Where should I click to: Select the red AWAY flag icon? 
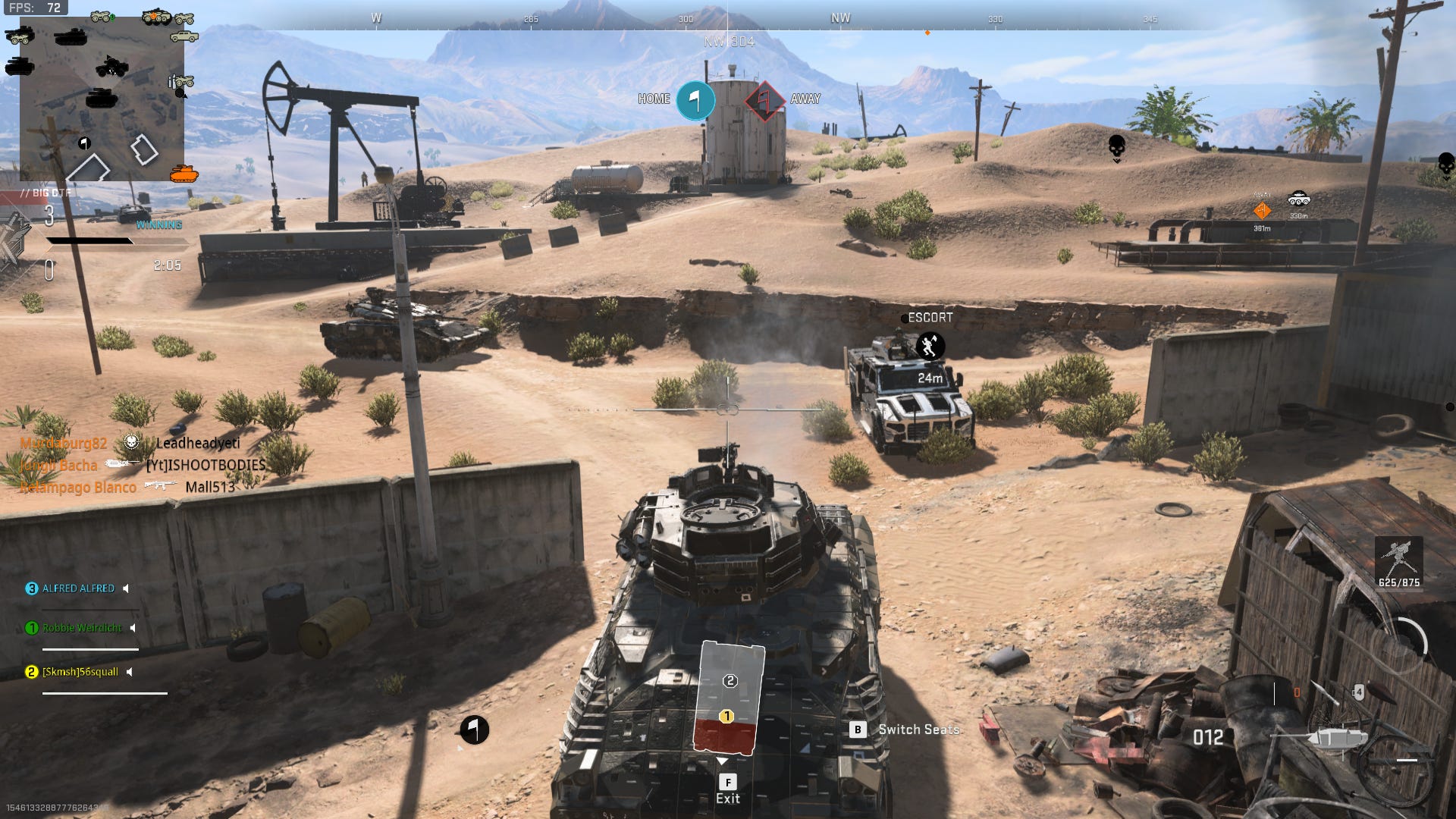pos(765,100)
